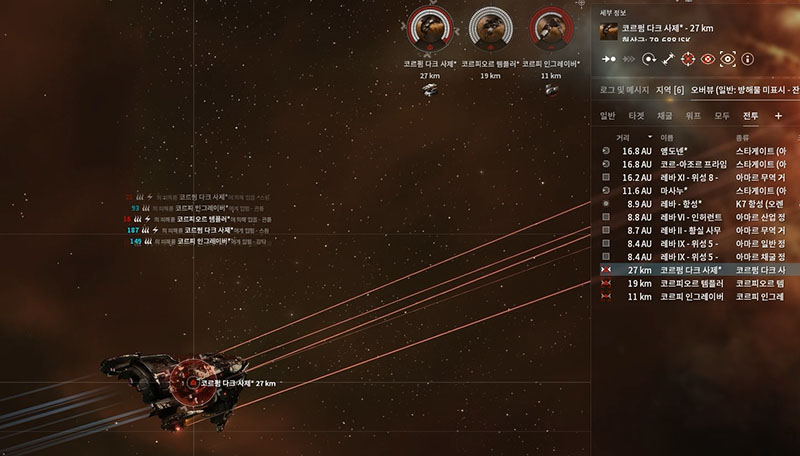Switch to the 타겟 overview tab
This screenshot has width=800, height=456.
coord(636,116)
